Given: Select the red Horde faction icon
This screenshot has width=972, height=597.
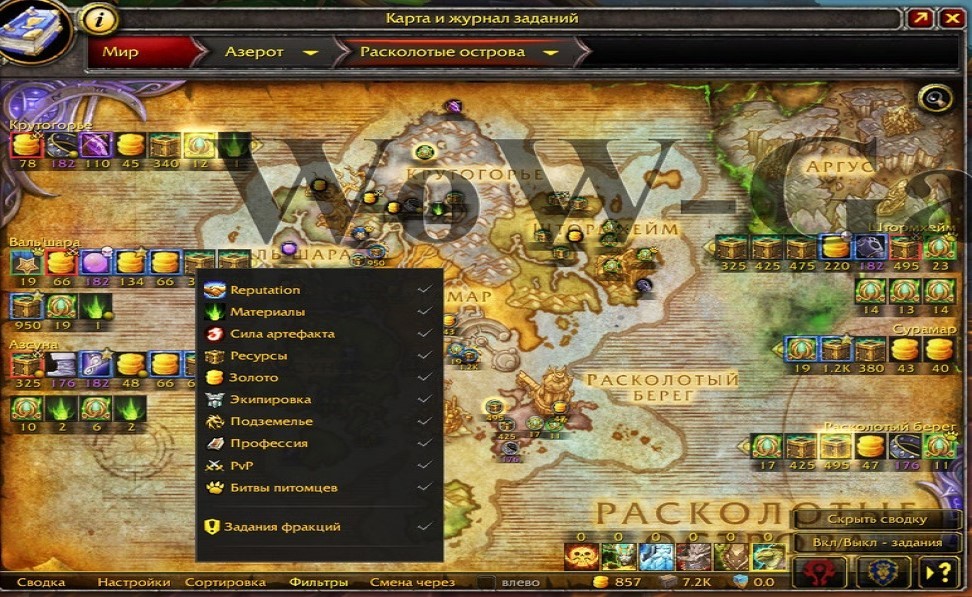Looking at the screenshot, I should click(819, 573).
